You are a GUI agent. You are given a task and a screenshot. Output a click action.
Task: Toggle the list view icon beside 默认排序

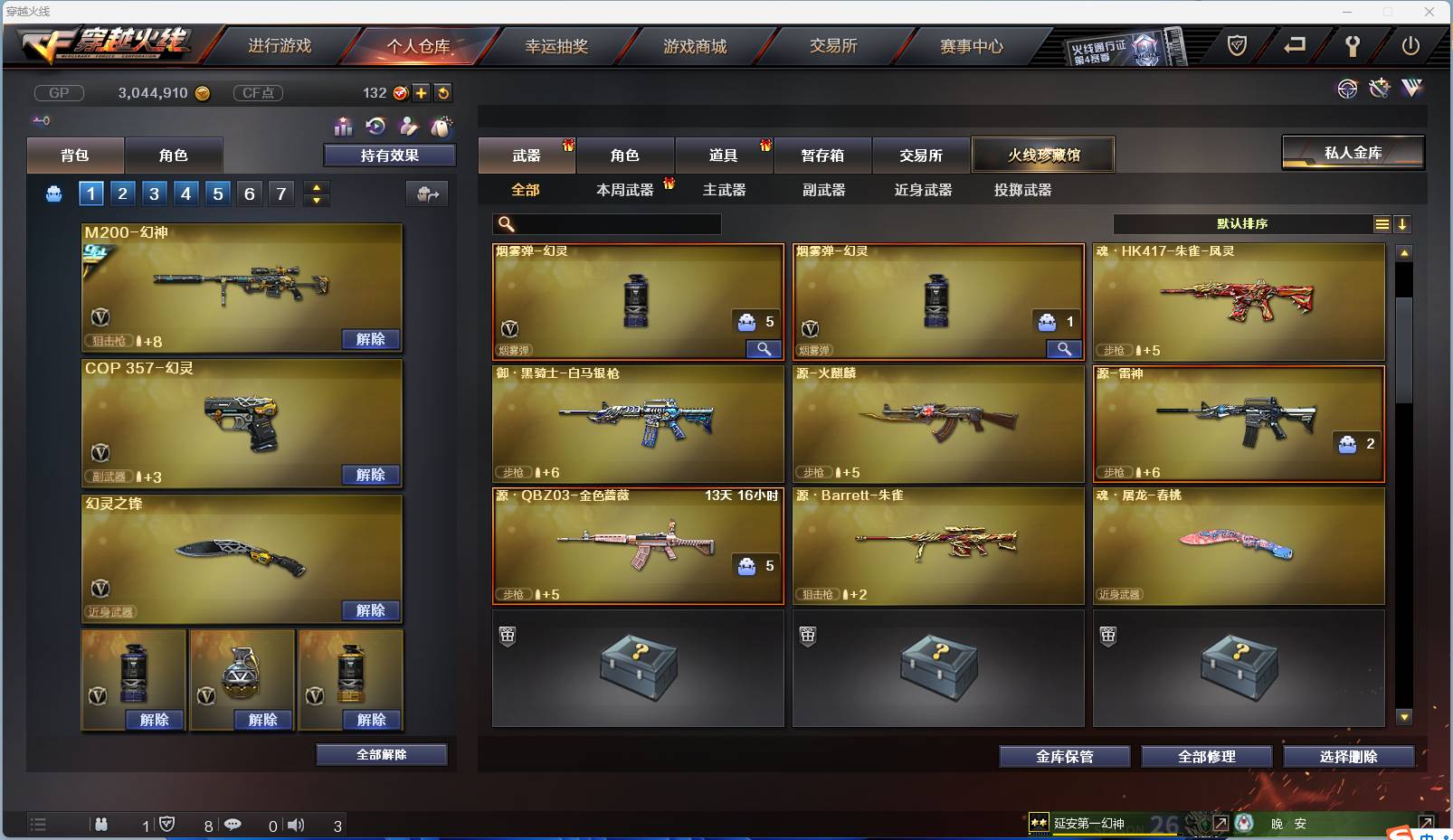pyautogui.click(x=1382, y=223)
